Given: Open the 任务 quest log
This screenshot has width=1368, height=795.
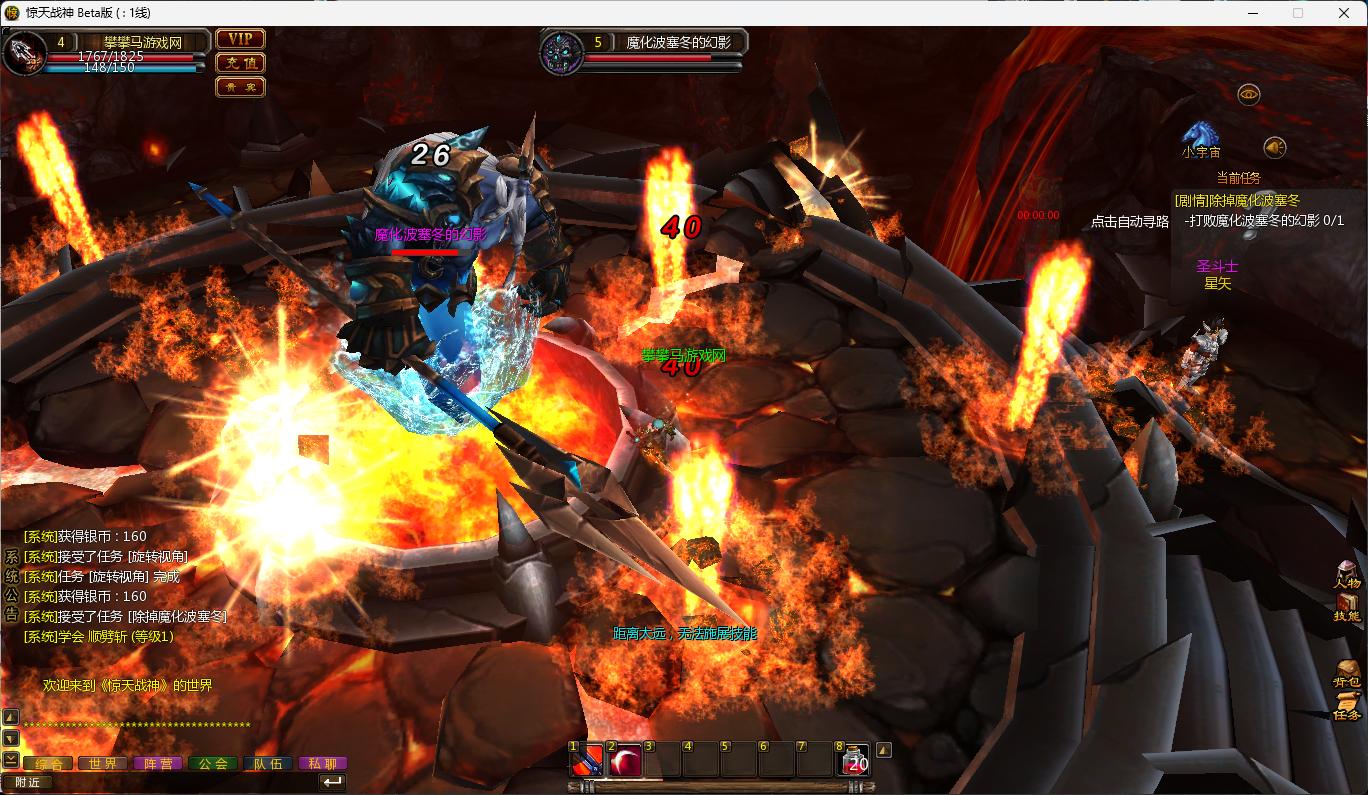Looking at the screenshot, I should pyautogui.click(x=1347, y=706).
